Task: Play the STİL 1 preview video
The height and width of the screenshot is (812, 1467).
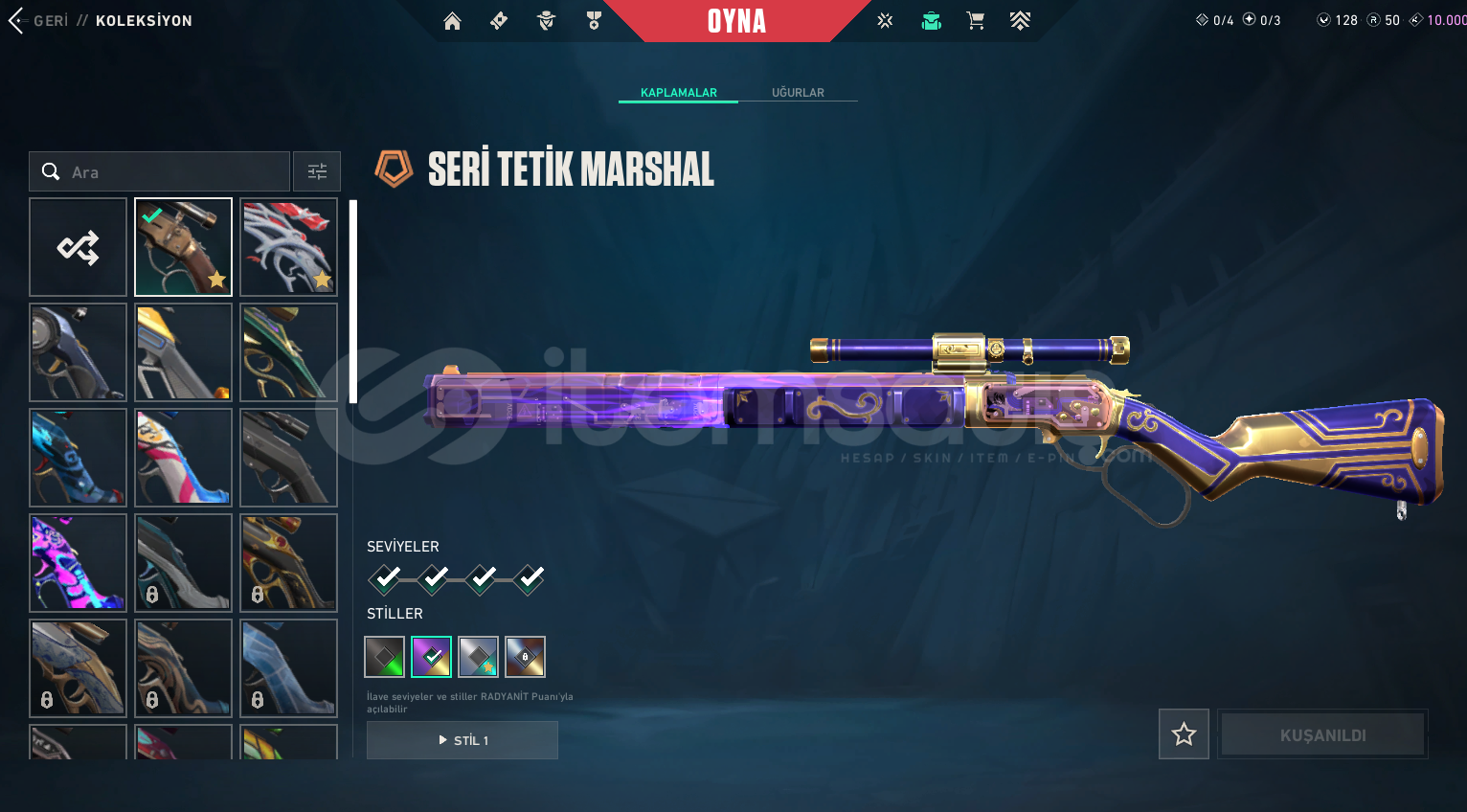Action: pos(463,740)
